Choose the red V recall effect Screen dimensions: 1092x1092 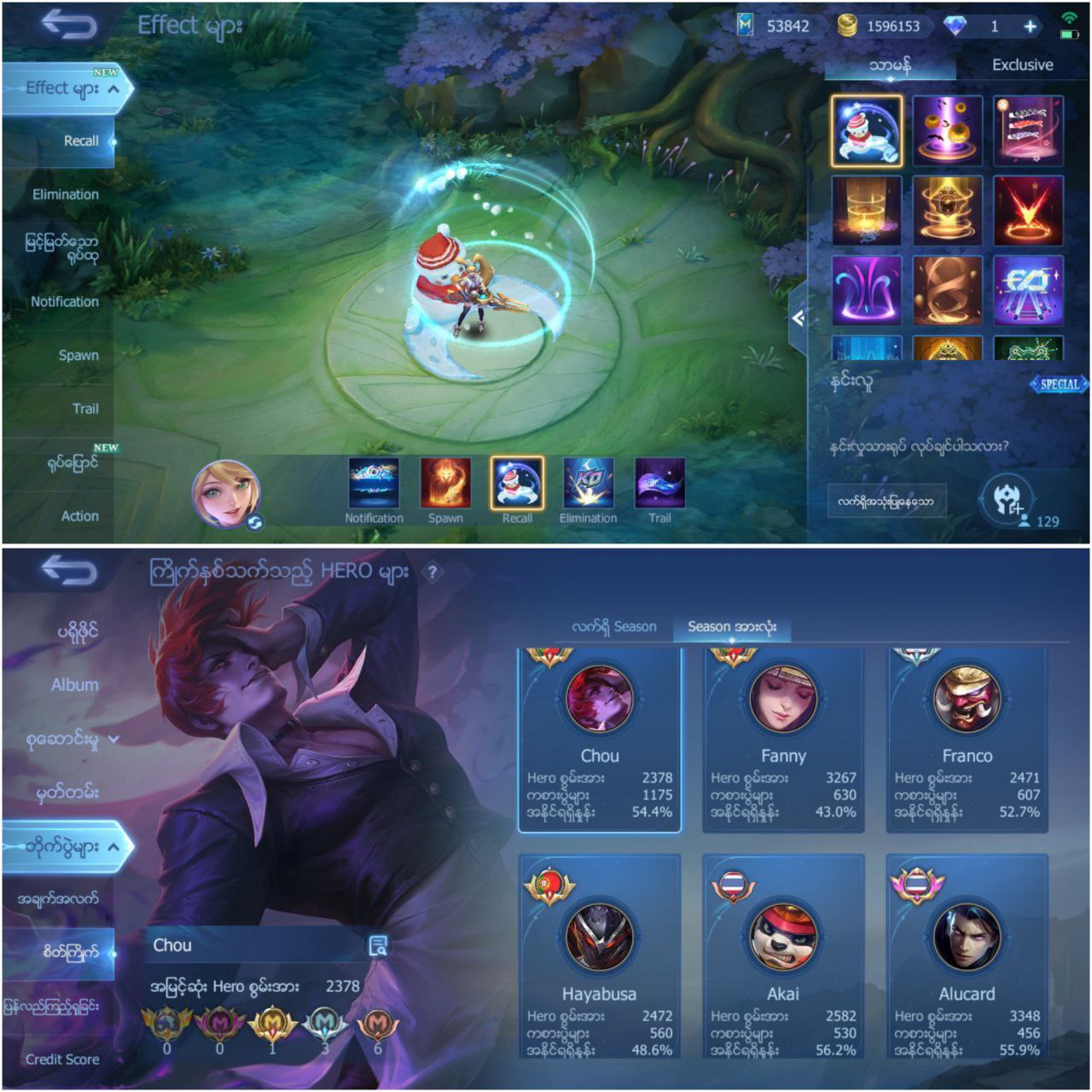point(1028,210)
